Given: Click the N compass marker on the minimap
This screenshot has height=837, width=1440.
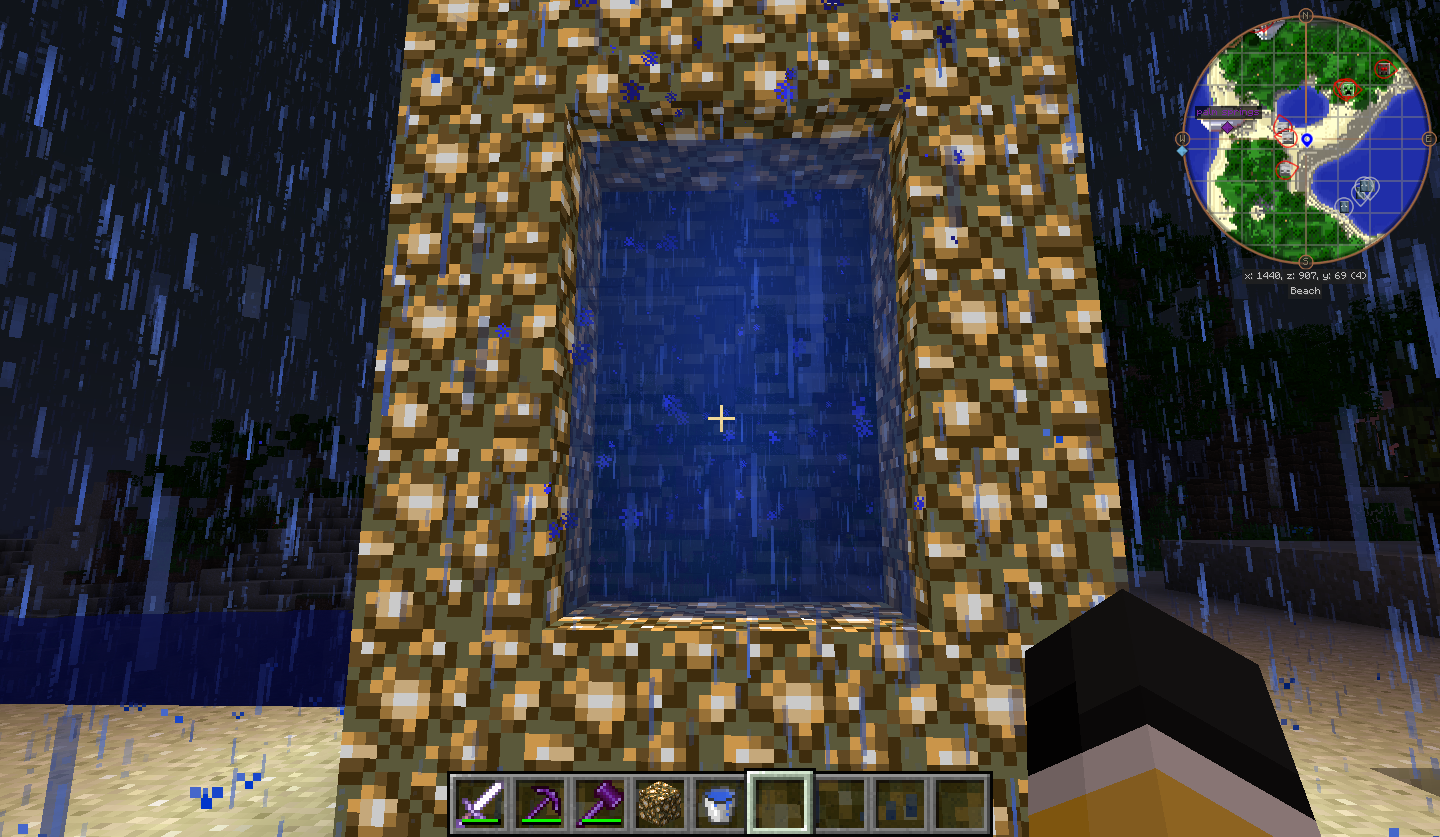Looking at the screenshot, I should (x=1305, y=14).
